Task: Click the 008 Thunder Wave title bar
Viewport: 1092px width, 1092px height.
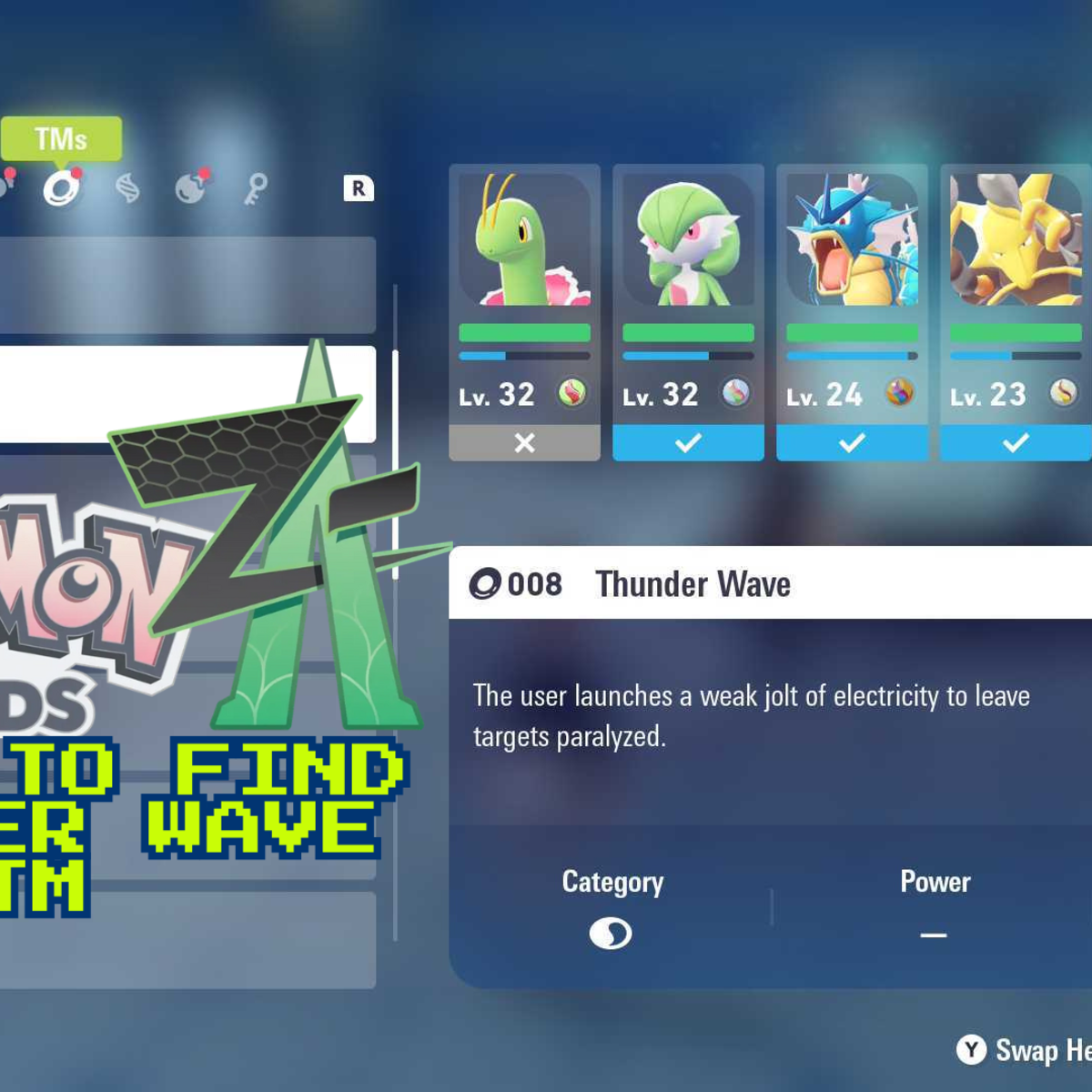Action: pyautogui.click(x=770, y=583)
